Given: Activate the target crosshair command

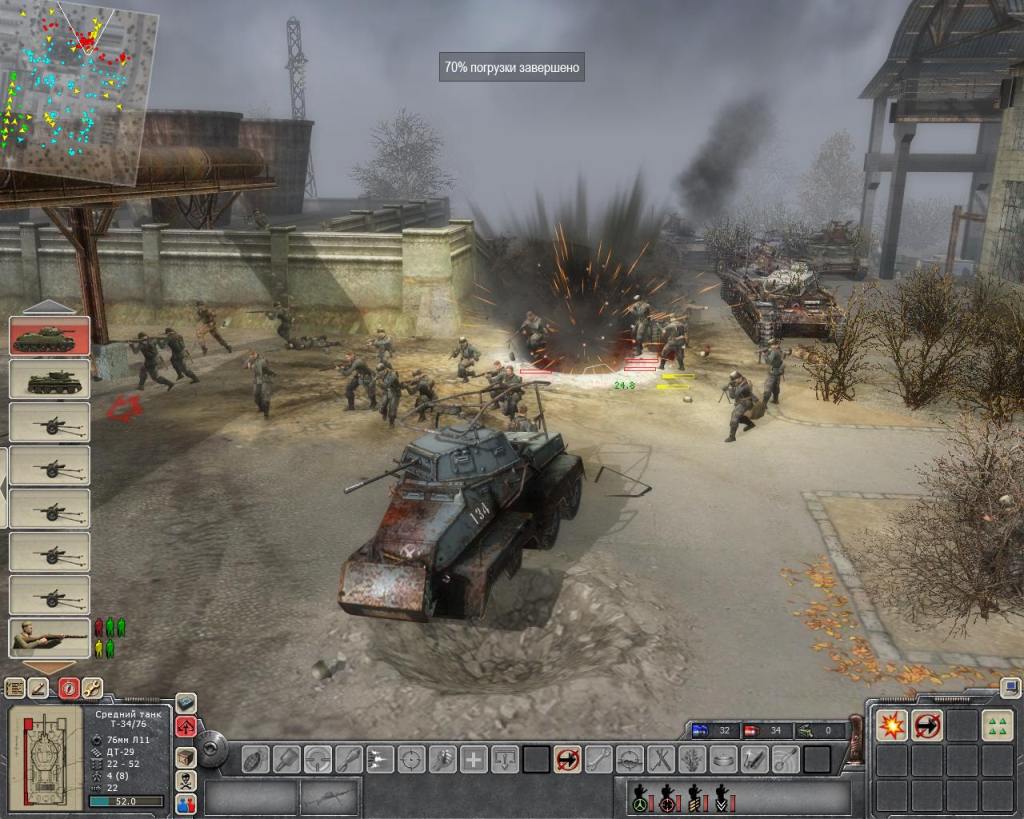Looking at the screenshot, I should click(x=411, y=759).
